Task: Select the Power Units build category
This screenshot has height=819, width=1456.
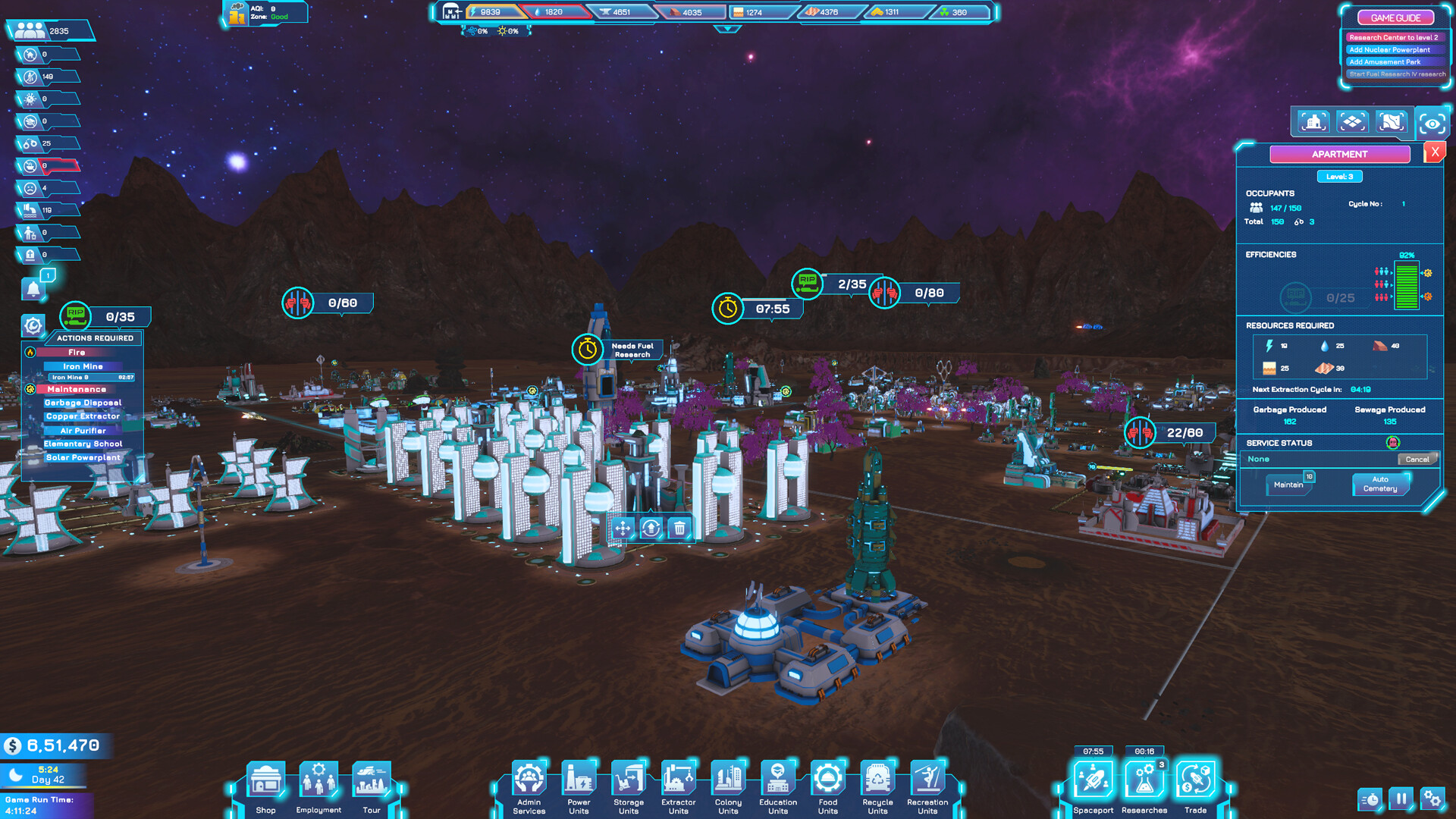Action: (x=579, y=781)
